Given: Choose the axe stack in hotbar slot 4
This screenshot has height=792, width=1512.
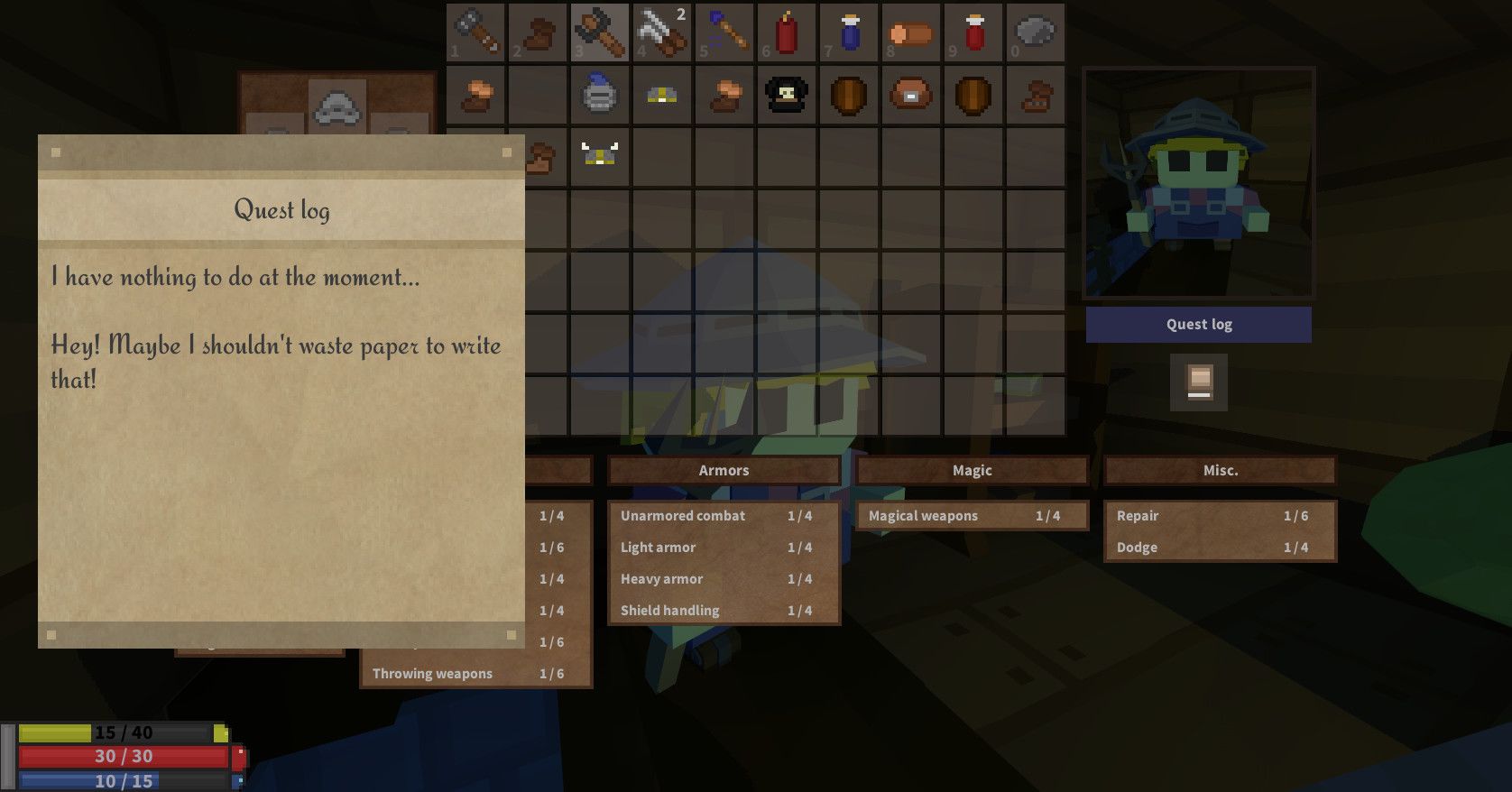Looking at the screenshot, I should [x=662, y=32].
